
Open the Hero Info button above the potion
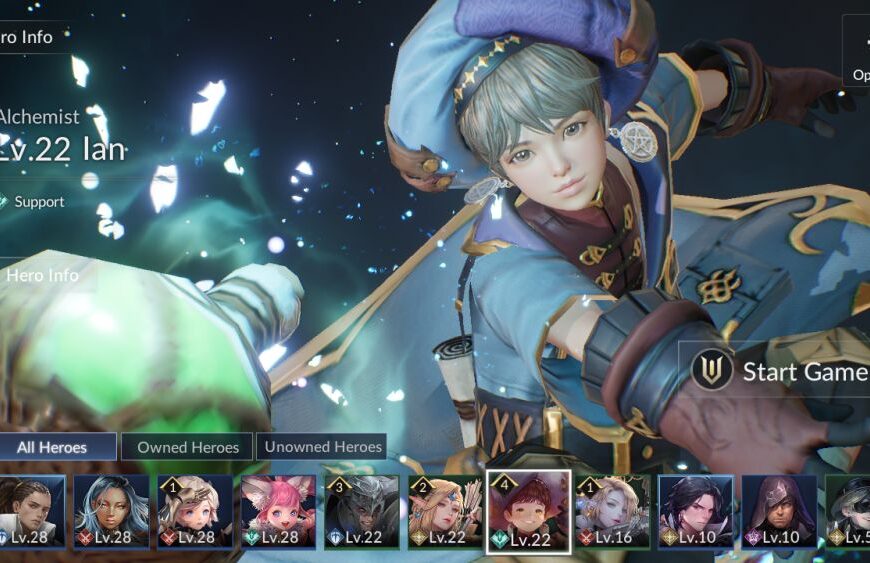(x=42, y=275)
